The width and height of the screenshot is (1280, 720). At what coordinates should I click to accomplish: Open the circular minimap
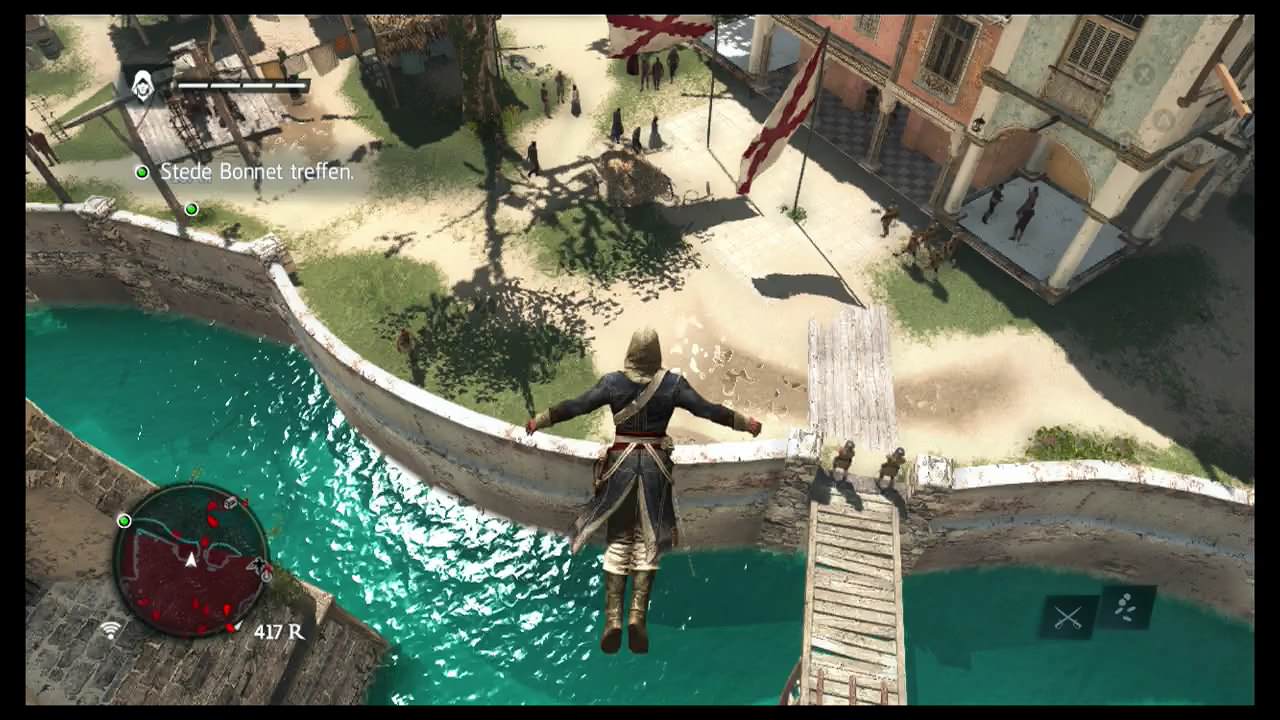click(x=190, y=558)
